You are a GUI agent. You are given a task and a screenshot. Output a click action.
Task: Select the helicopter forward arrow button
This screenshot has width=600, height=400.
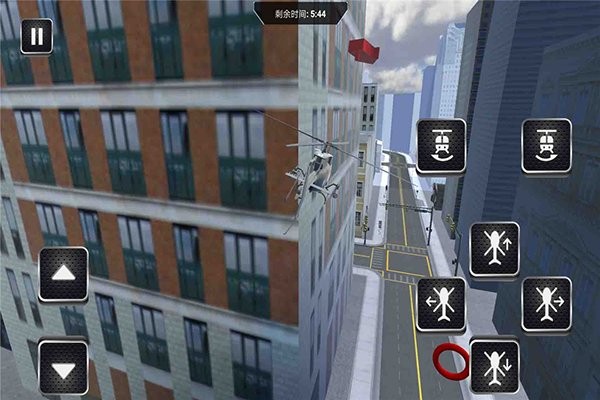coord(494,249)
